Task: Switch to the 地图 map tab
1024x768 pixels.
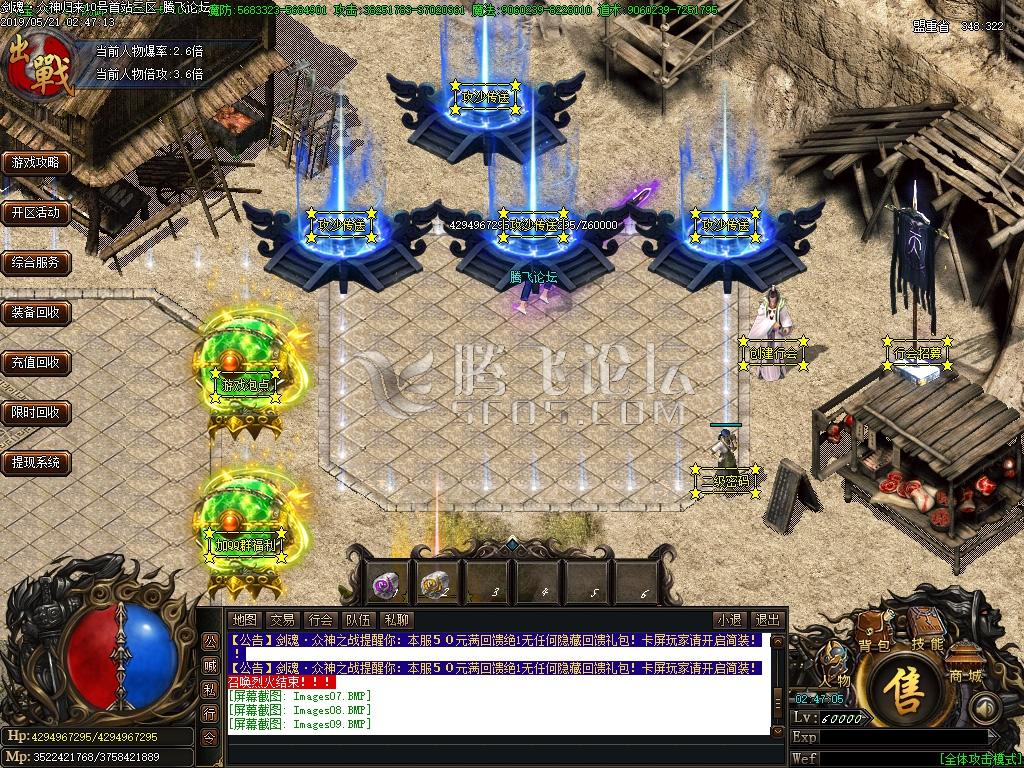Action: pyautogui.click(x=245, y=620)
